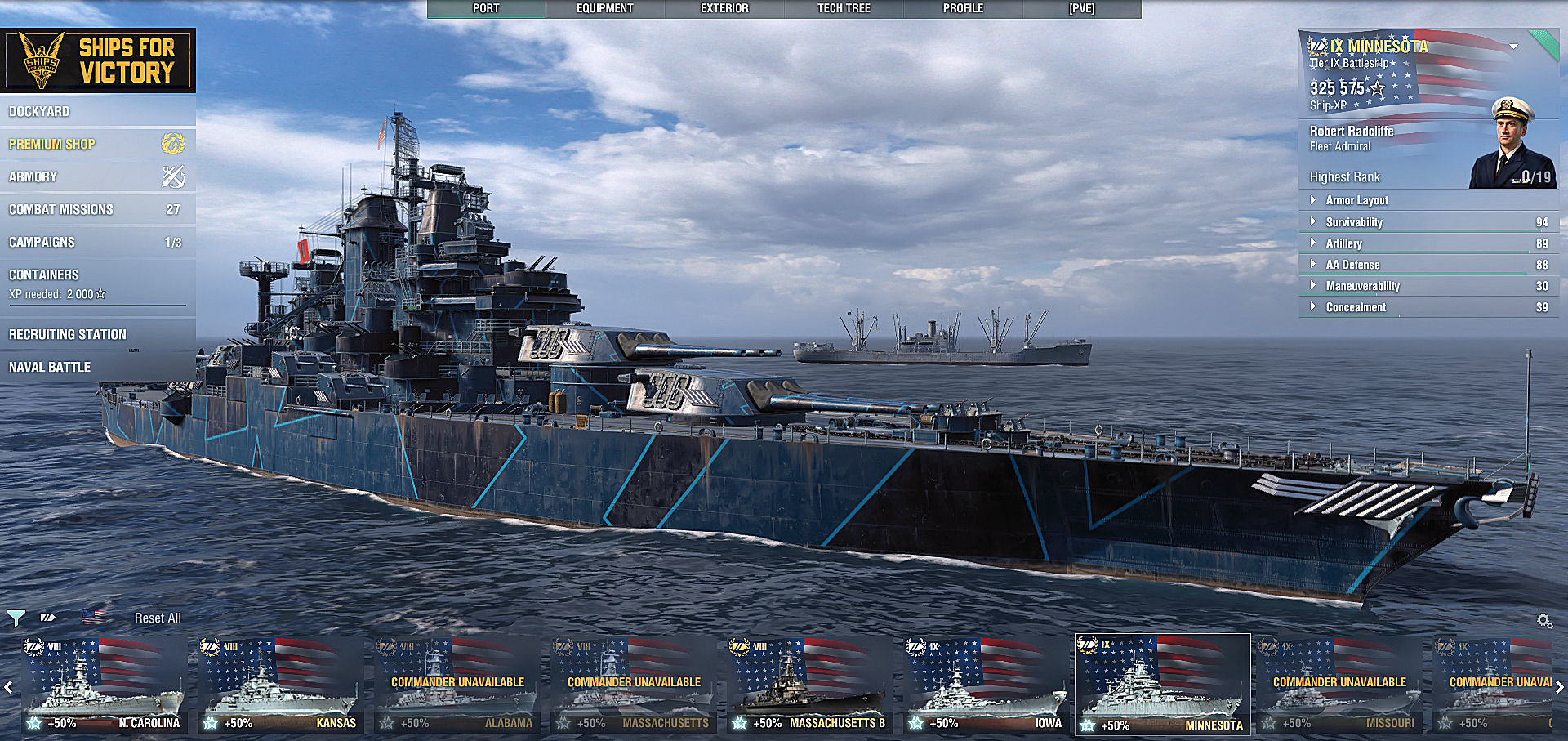This screenshot has width=1568, height=741.
Task: Switch to the Exterior tab
Action: point(724,9)
